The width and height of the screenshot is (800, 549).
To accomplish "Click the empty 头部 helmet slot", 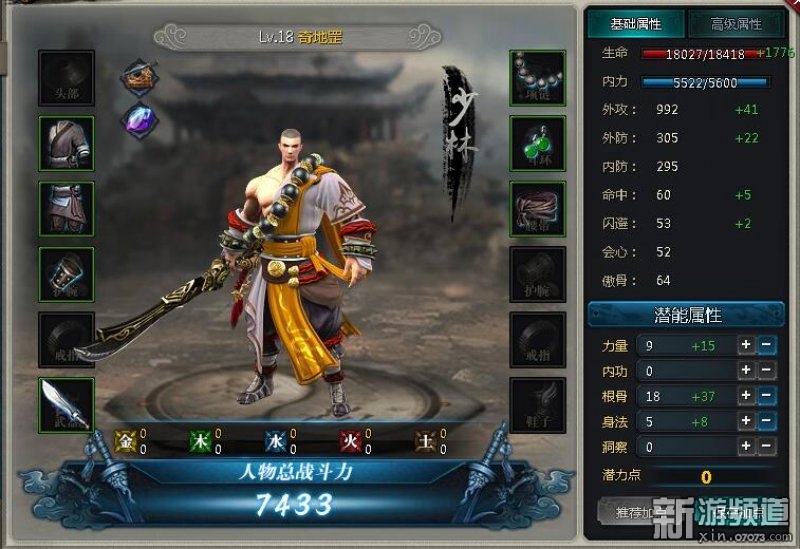I will click(67, 78).
